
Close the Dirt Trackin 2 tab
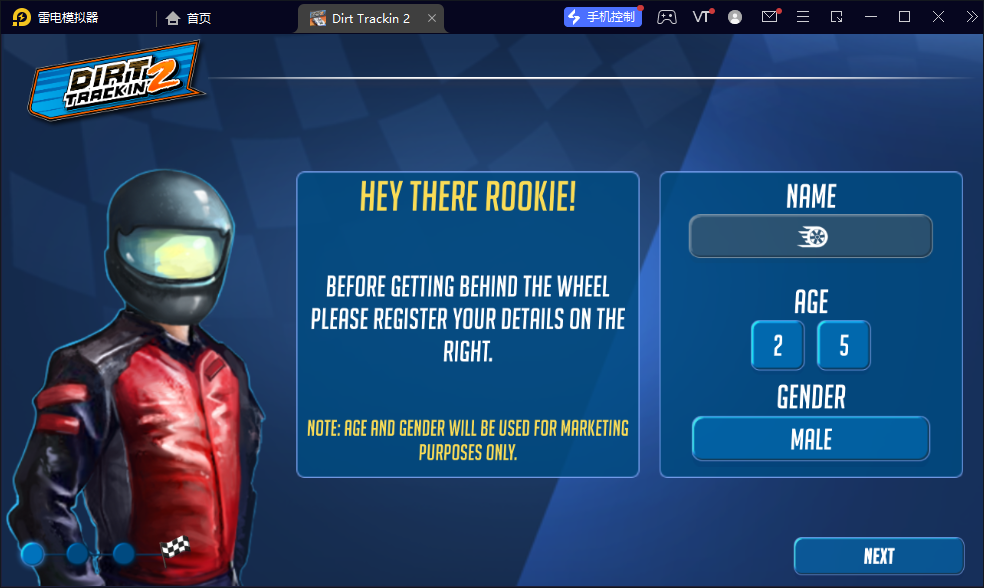coord(432,18)
